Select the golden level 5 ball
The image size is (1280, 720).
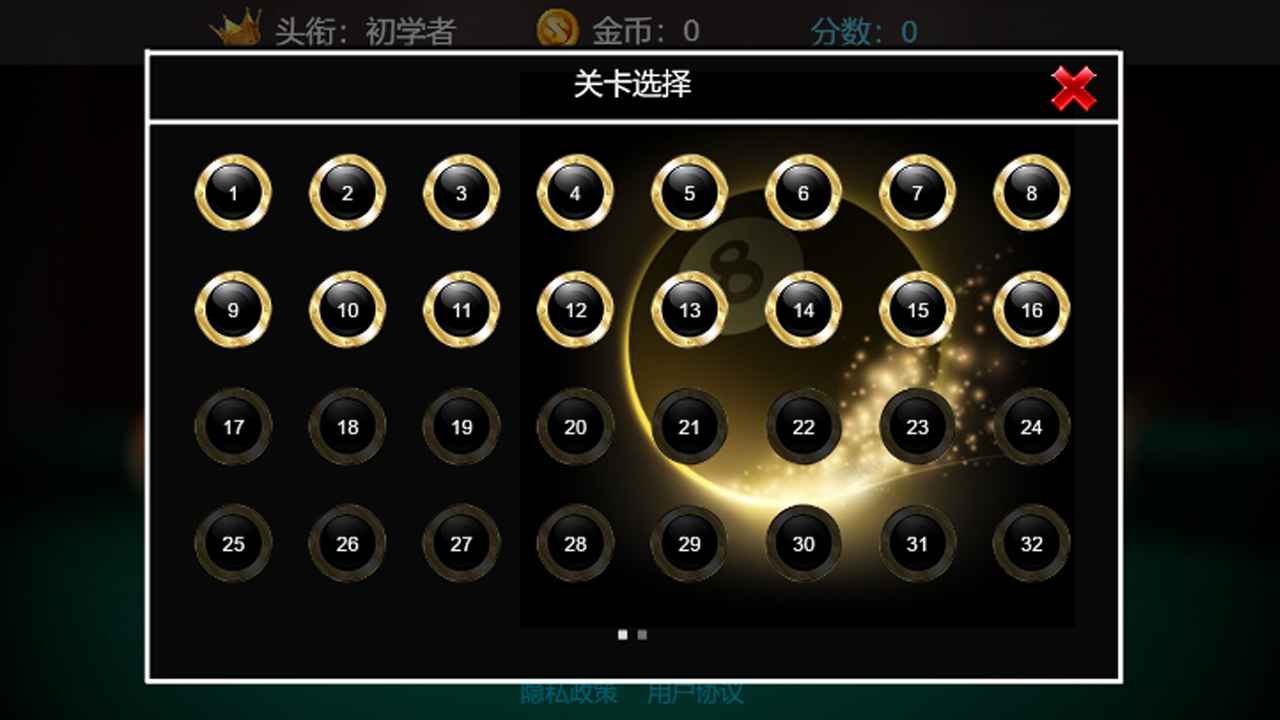tap(689, 194)
